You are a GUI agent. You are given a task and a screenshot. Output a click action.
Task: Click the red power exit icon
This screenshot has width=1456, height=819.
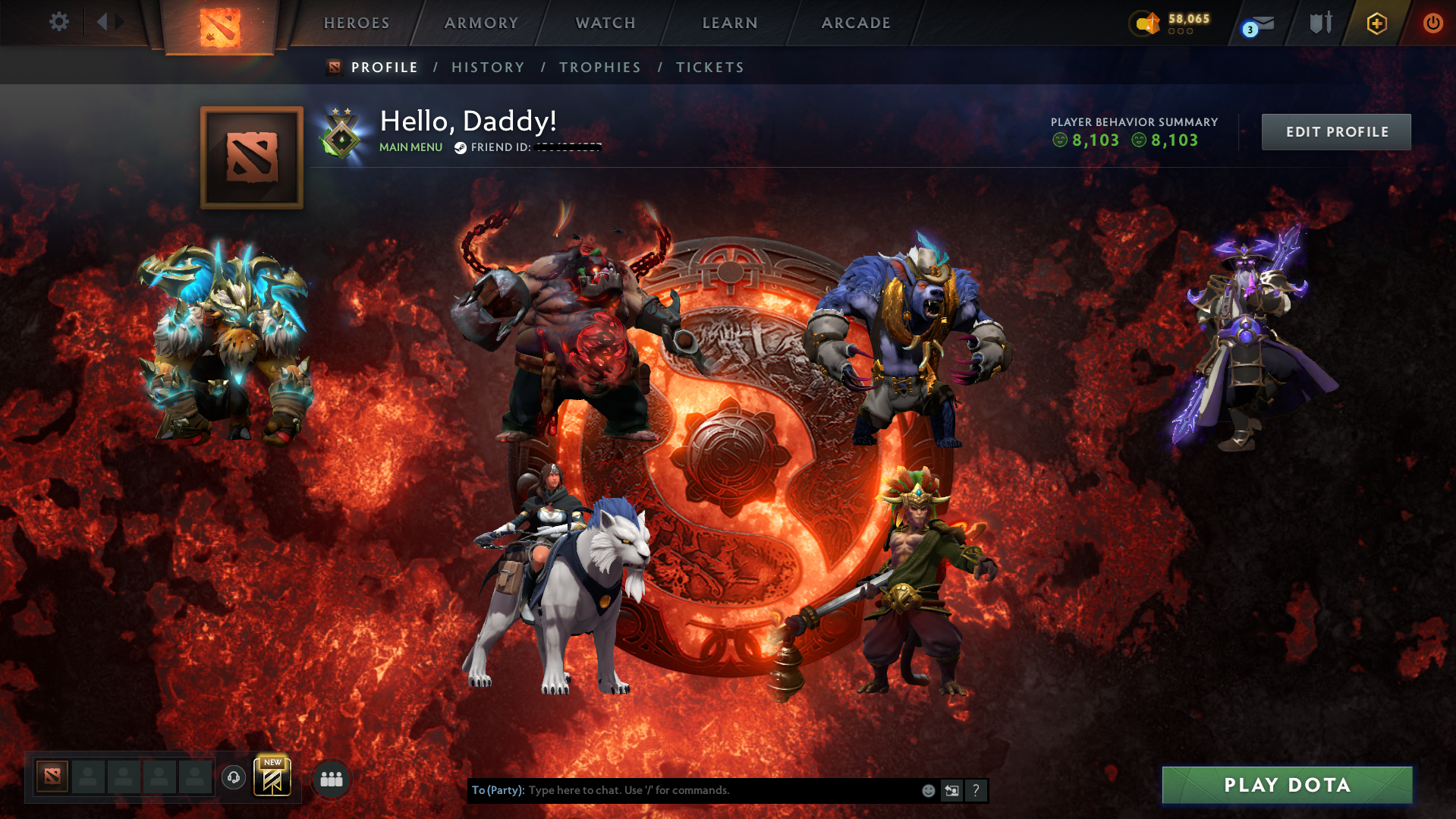[x=1432, y=23]
